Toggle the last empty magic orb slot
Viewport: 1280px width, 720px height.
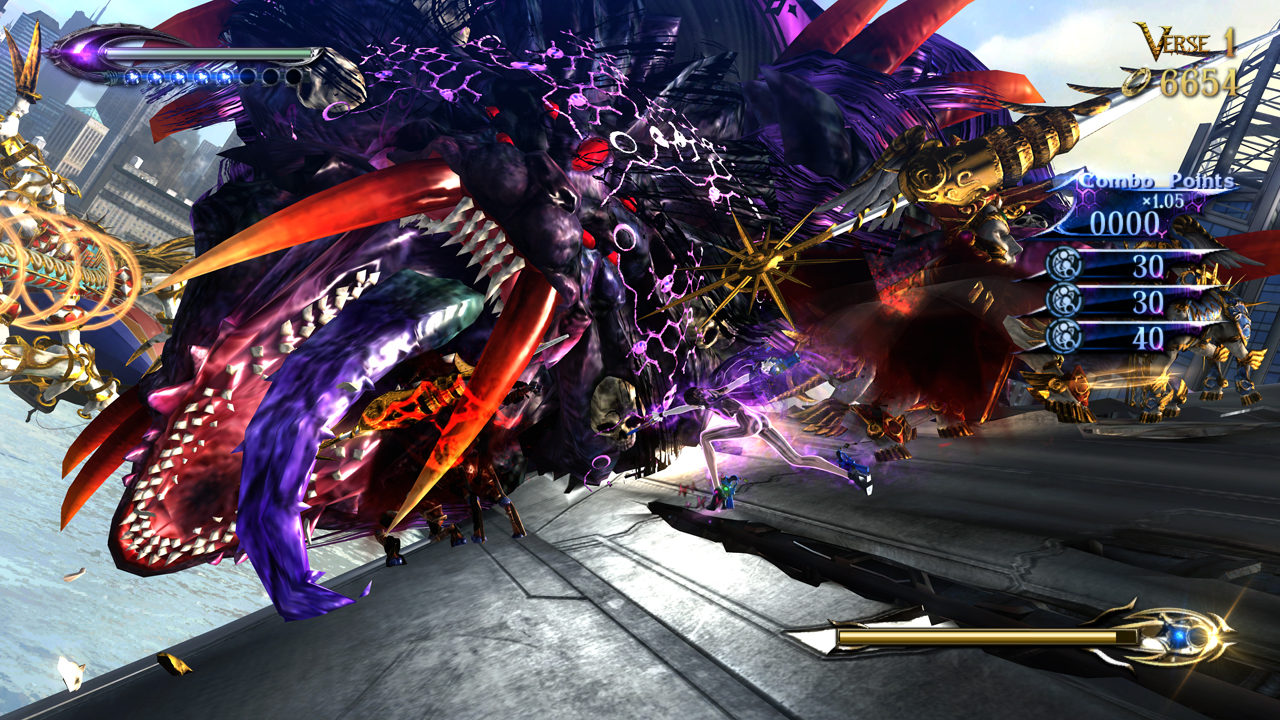[x=293, y=77]
